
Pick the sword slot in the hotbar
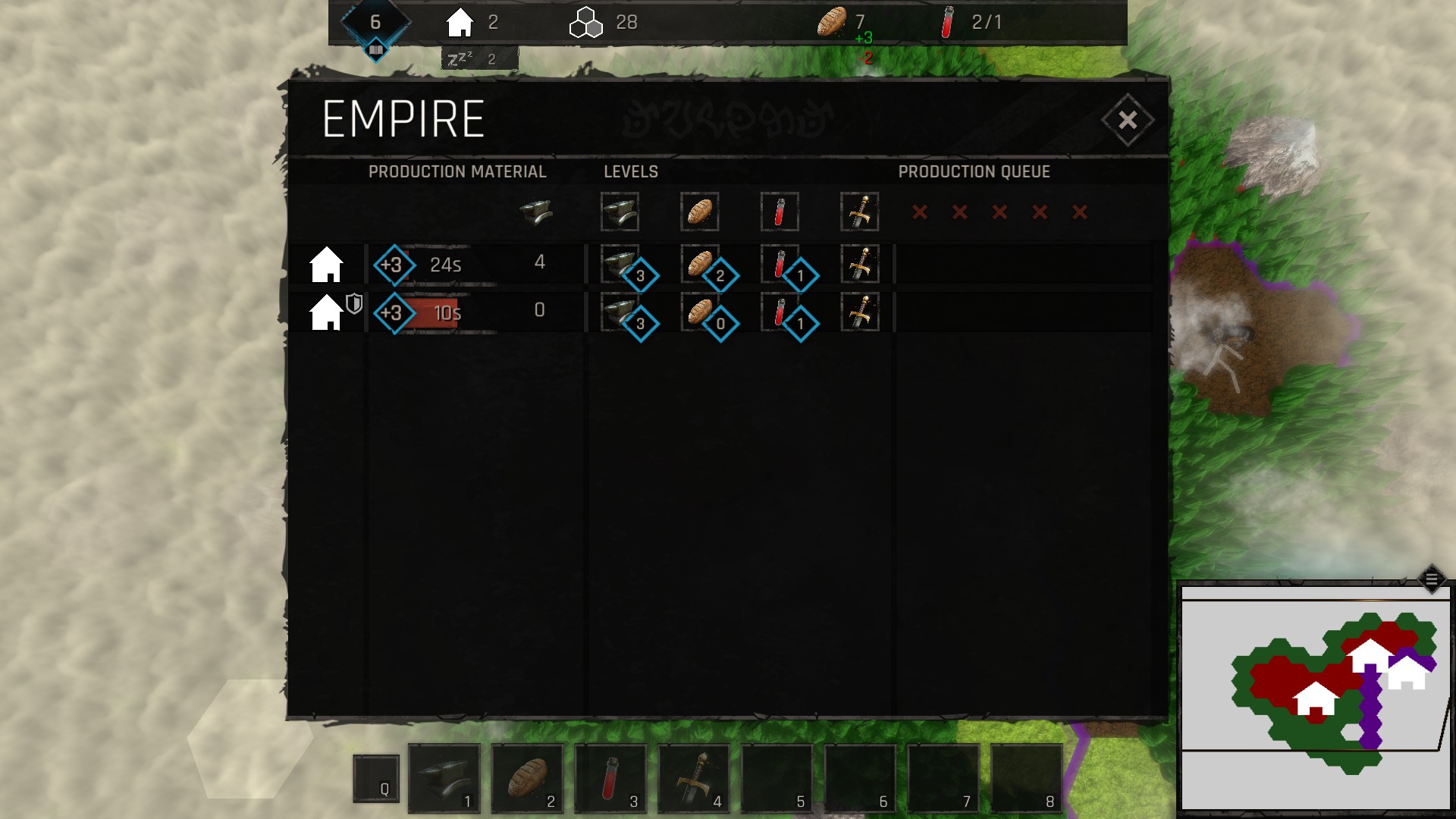pyautogui.click(x=695, y=778)
